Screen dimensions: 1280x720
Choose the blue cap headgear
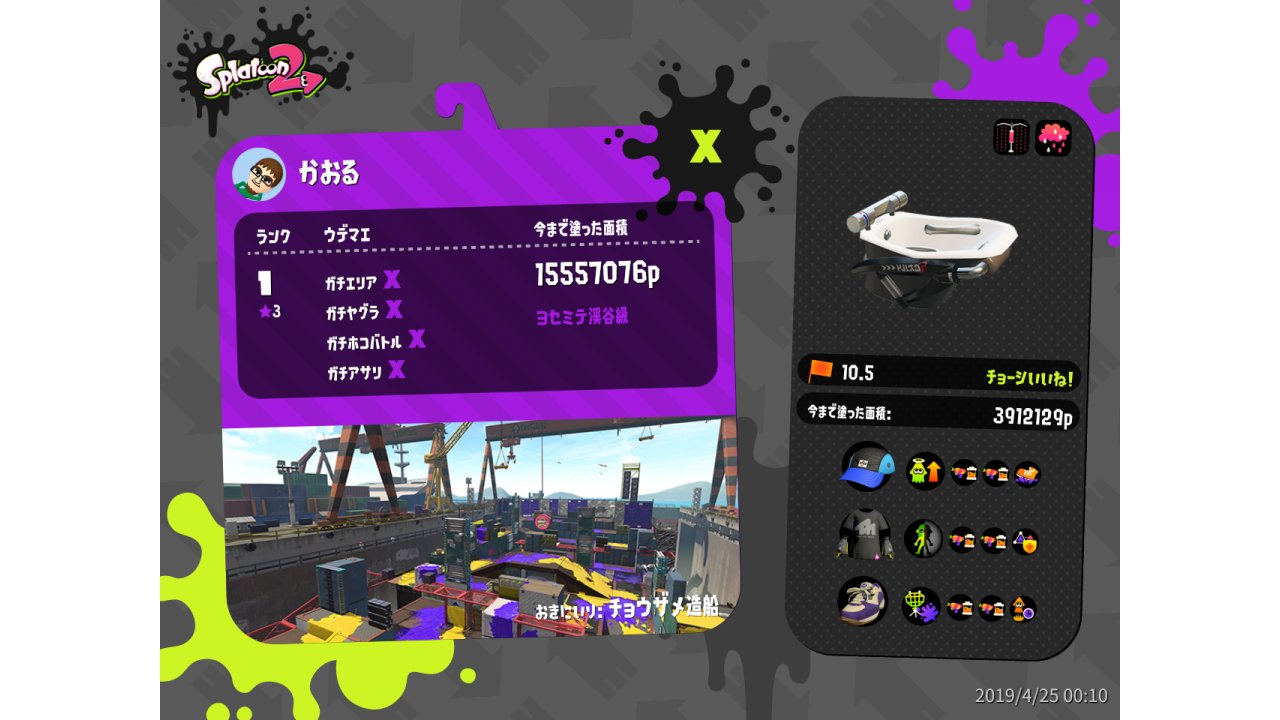tap(866, 468)
